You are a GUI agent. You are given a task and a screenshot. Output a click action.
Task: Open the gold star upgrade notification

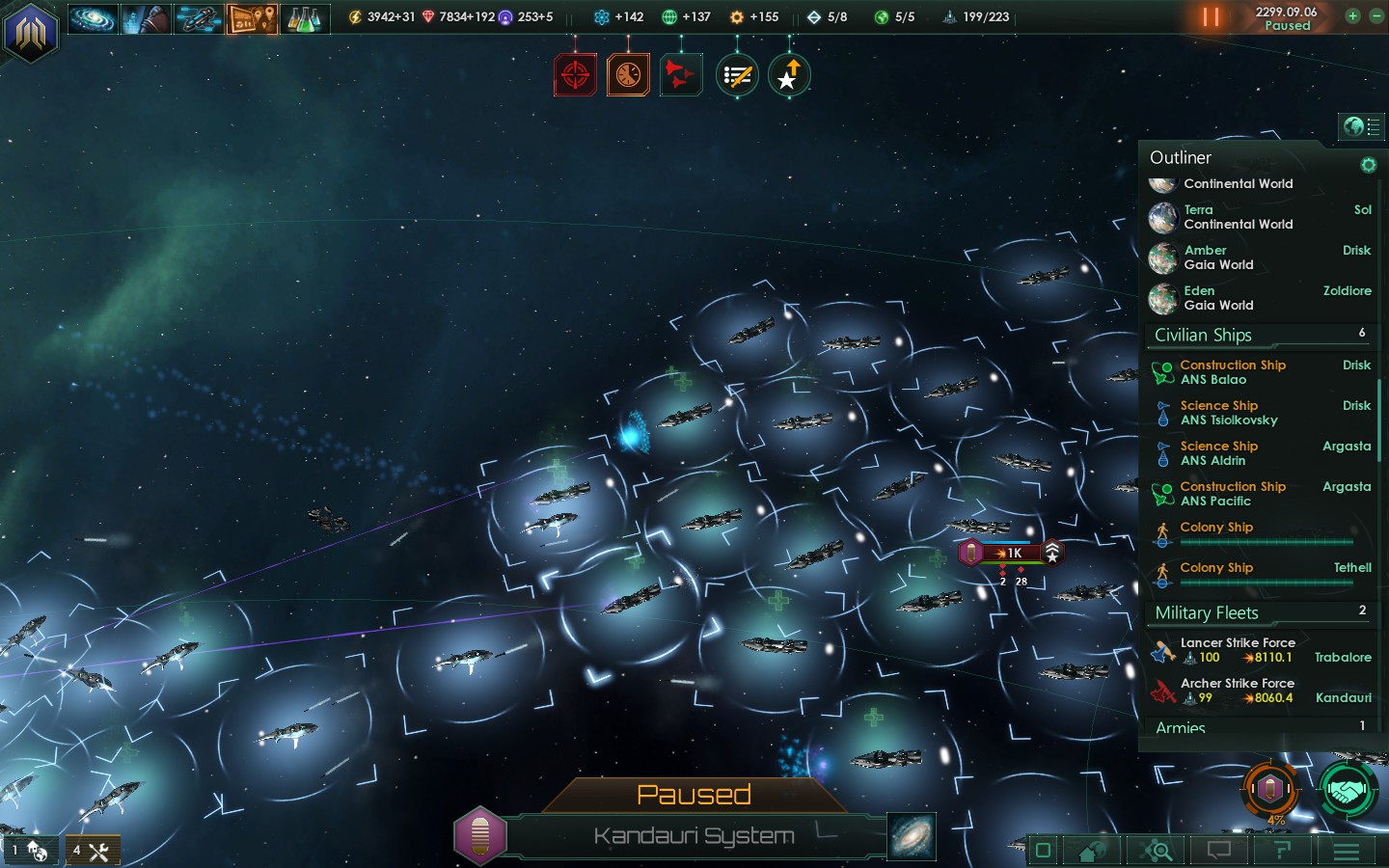[789, 75]
